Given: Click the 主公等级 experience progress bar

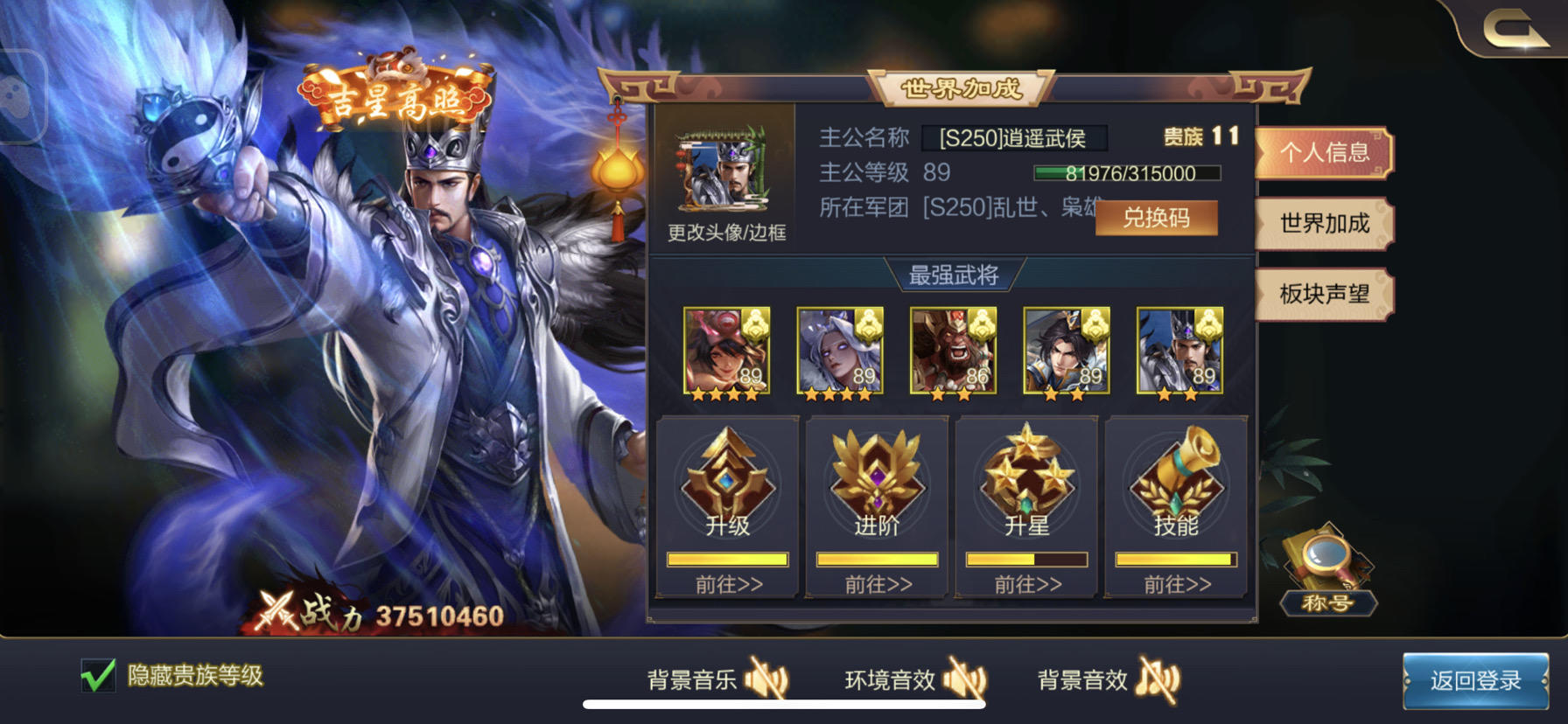Looking at the screenshot, I should tap(1127, 173).
